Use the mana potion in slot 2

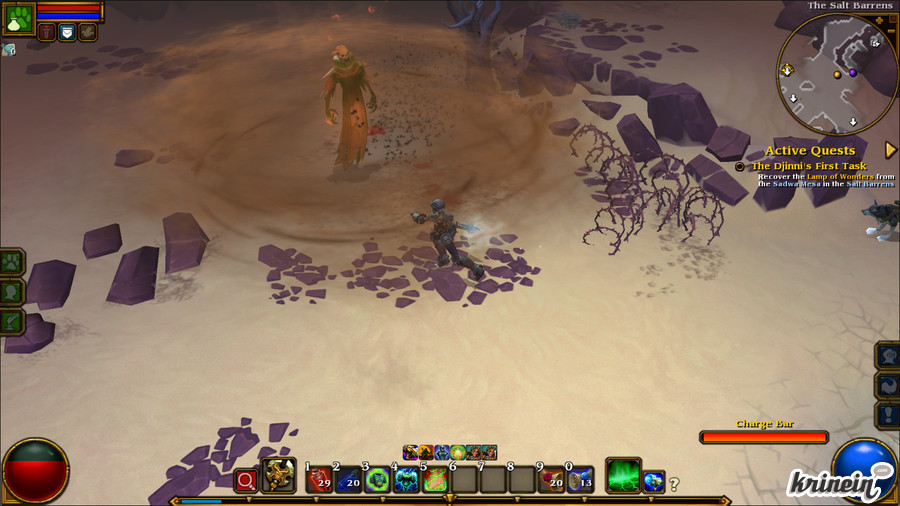click(348, 480)
